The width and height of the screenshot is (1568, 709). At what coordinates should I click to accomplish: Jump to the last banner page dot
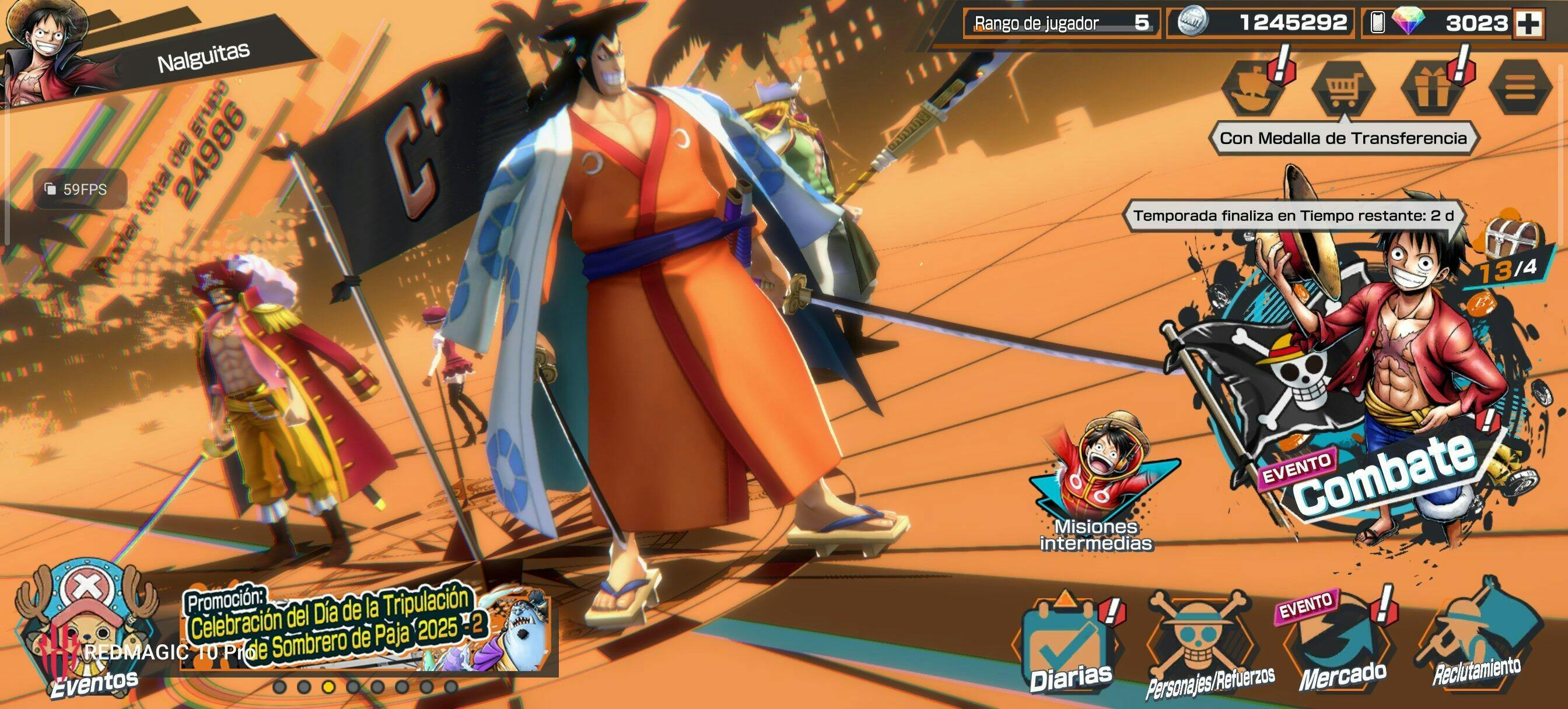[450, 687]
